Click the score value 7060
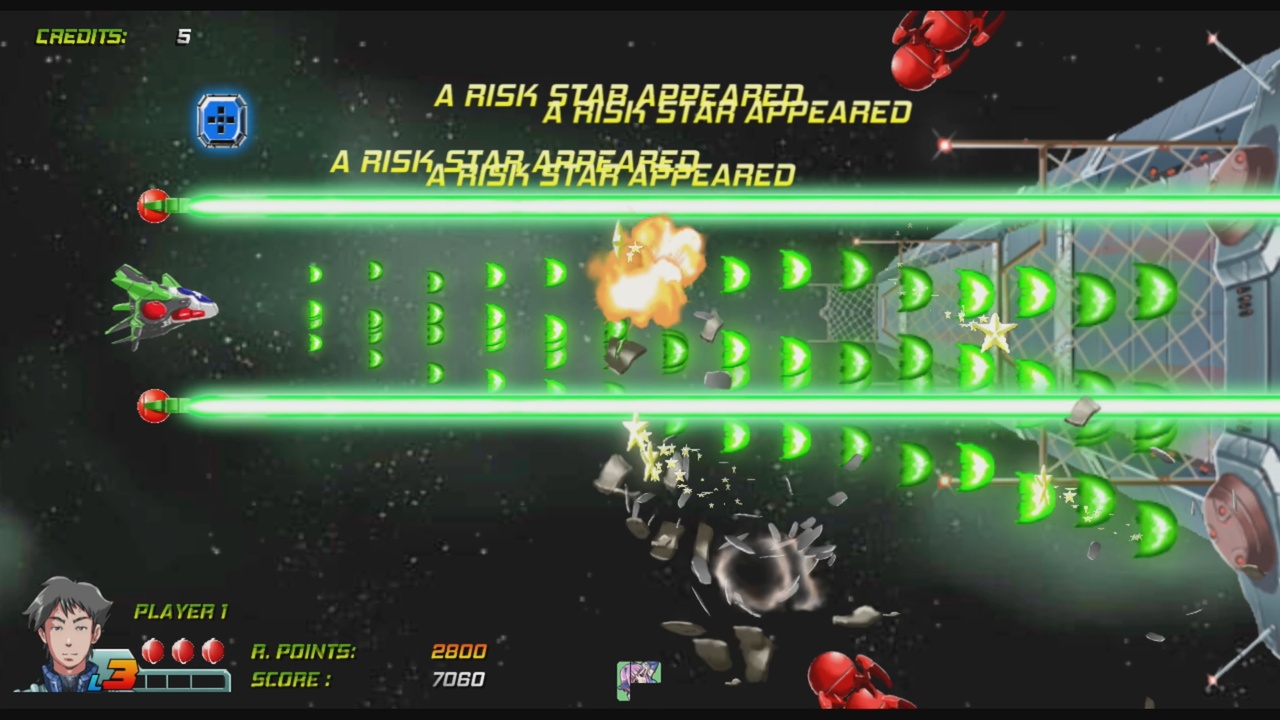 (460, 679)
